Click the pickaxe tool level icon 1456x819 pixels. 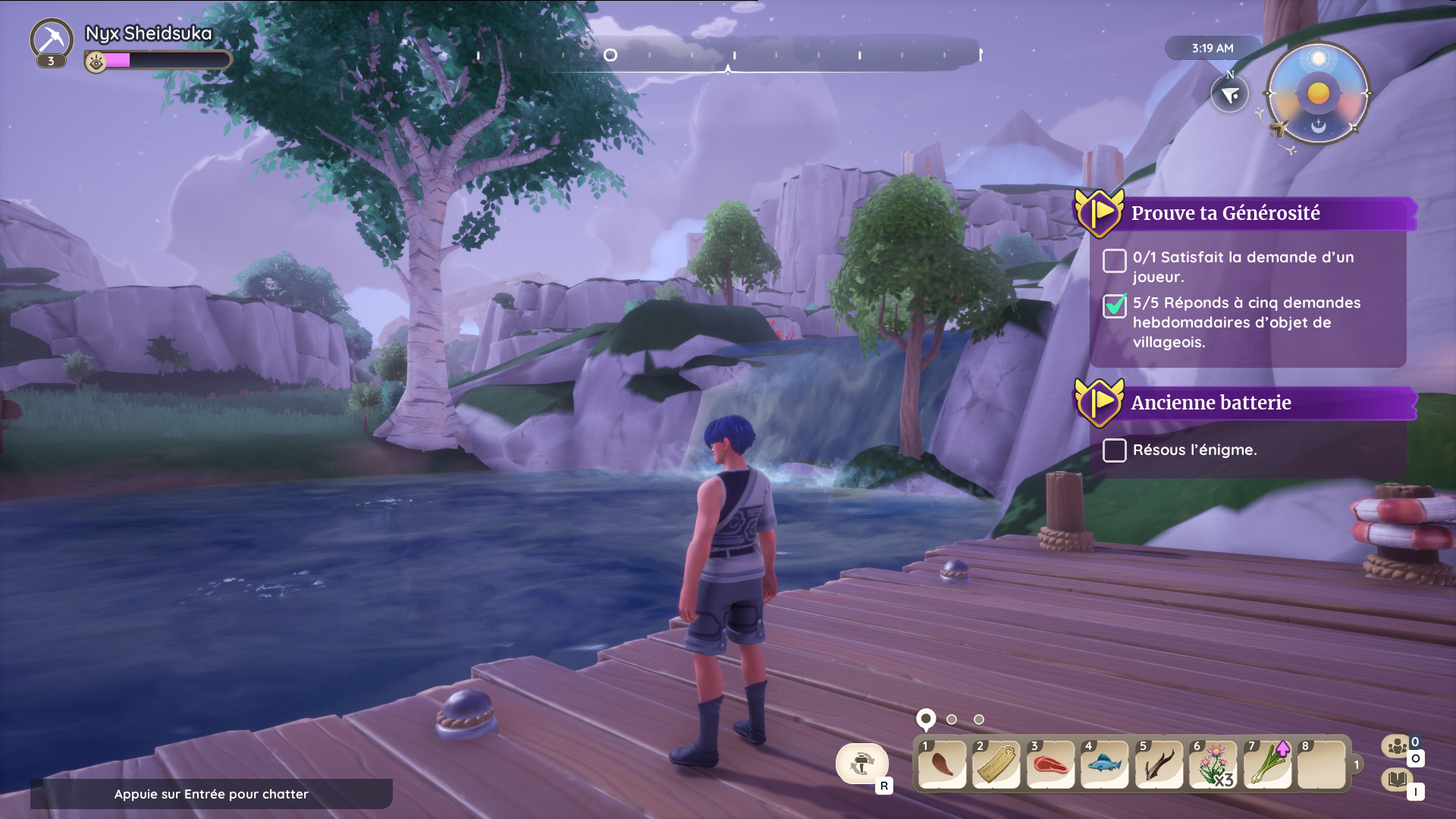(x=52, y=40)
